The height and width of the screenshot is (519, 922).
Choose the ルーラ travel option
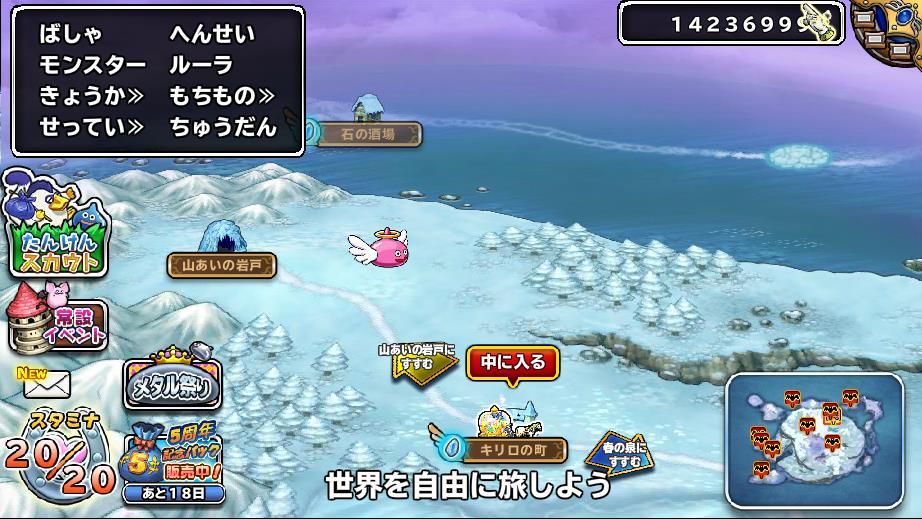[201, 65]
